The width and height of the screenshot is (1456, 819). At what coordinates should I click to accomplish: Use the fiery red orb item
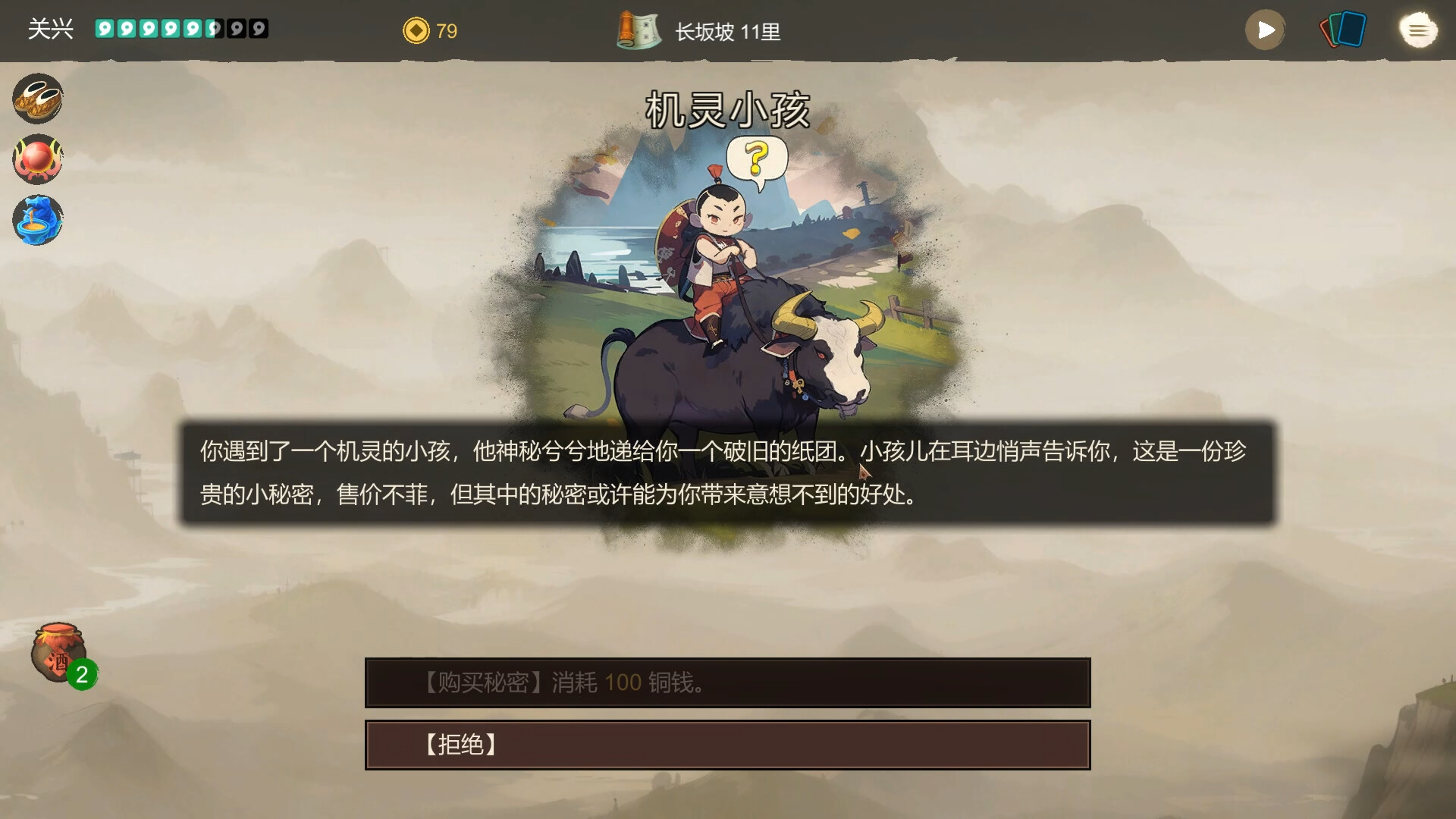click(37, 158)
